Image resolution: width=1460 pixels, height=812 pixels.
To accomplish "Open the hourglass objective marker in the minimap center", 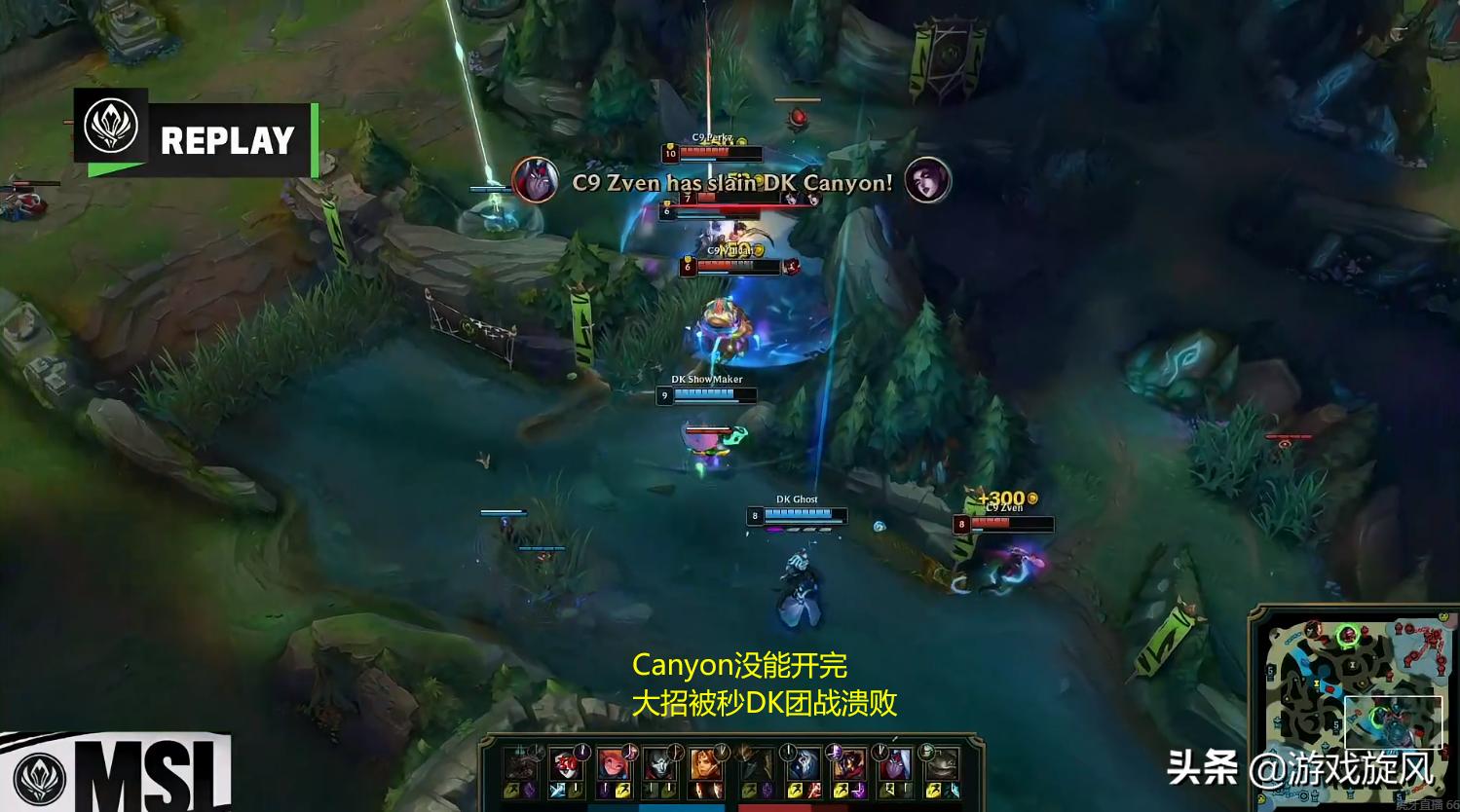I will click(x=1352, y=664).
